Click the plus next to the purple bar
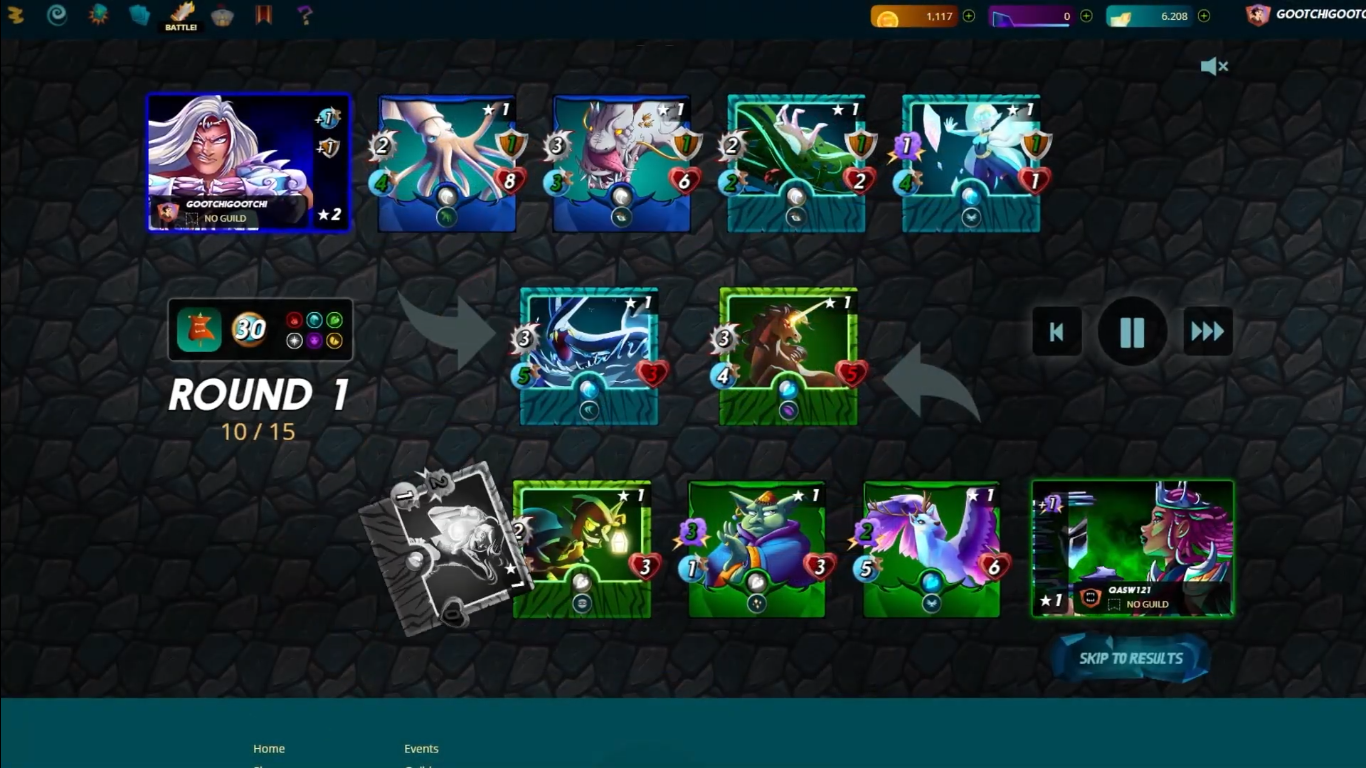The height and width of the screenshot is (768, 1366). 1086,16
